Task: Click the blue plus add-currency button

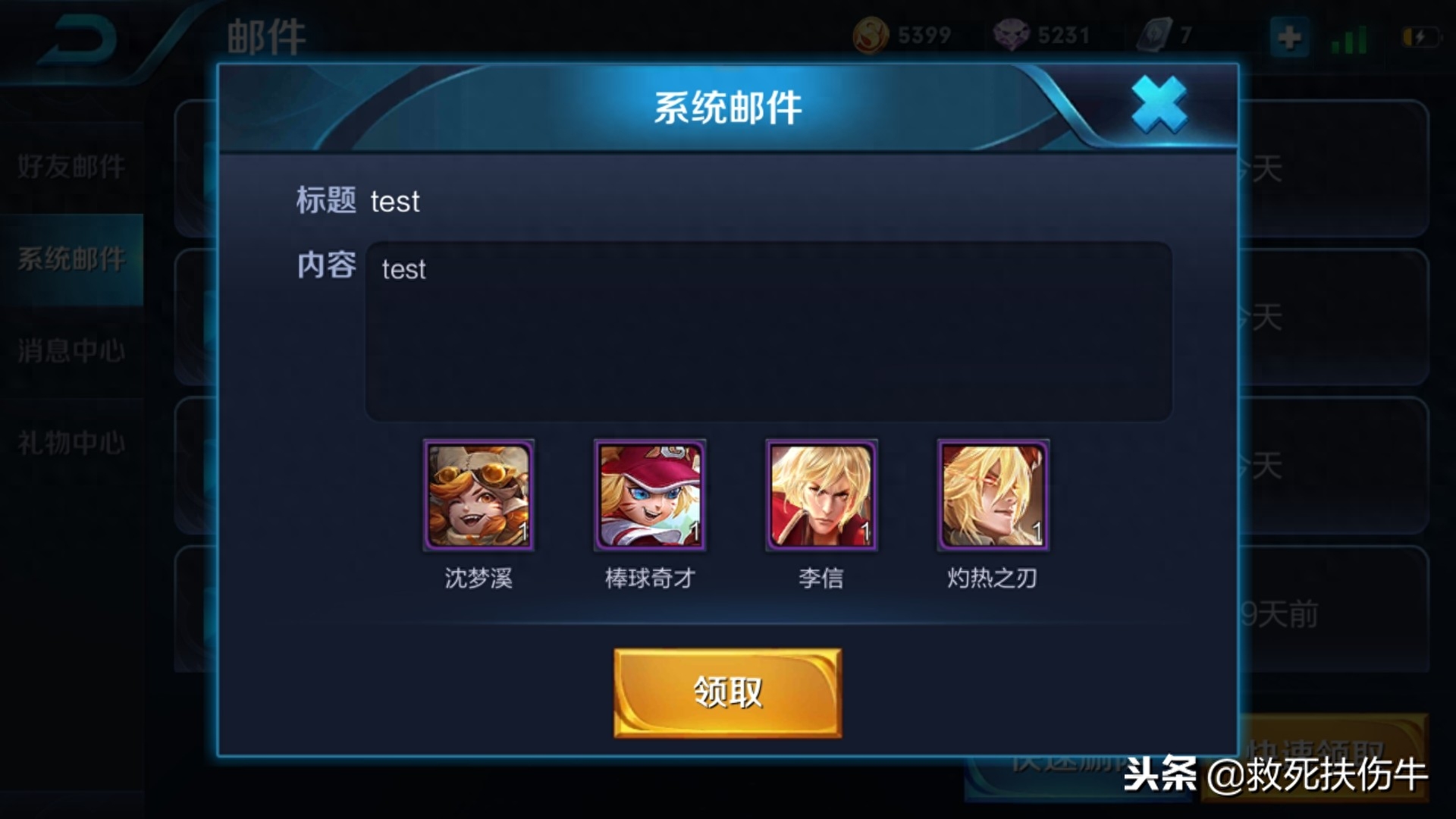Action: pyautogui.click(x=1289, y=36)
